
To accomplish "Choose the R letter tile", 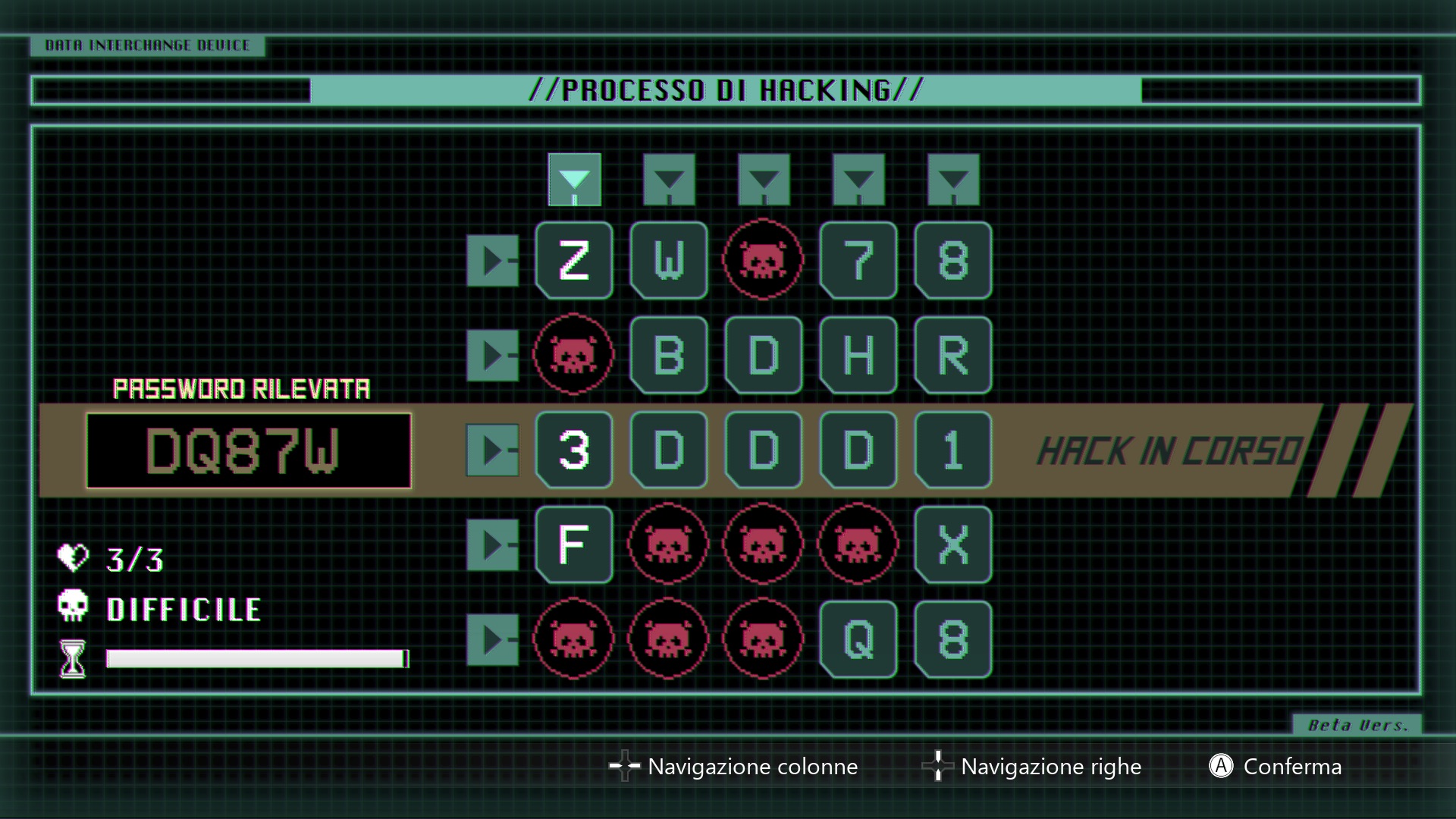I will pos(953,355).
